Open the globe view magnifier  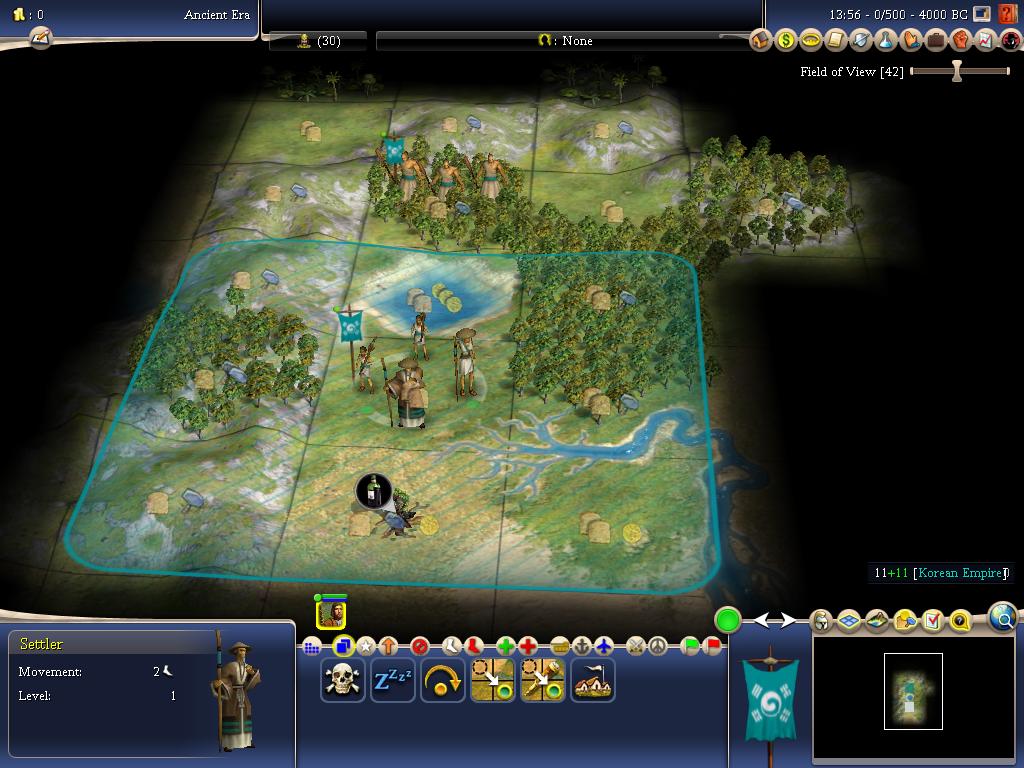[x=1003, y=618]
